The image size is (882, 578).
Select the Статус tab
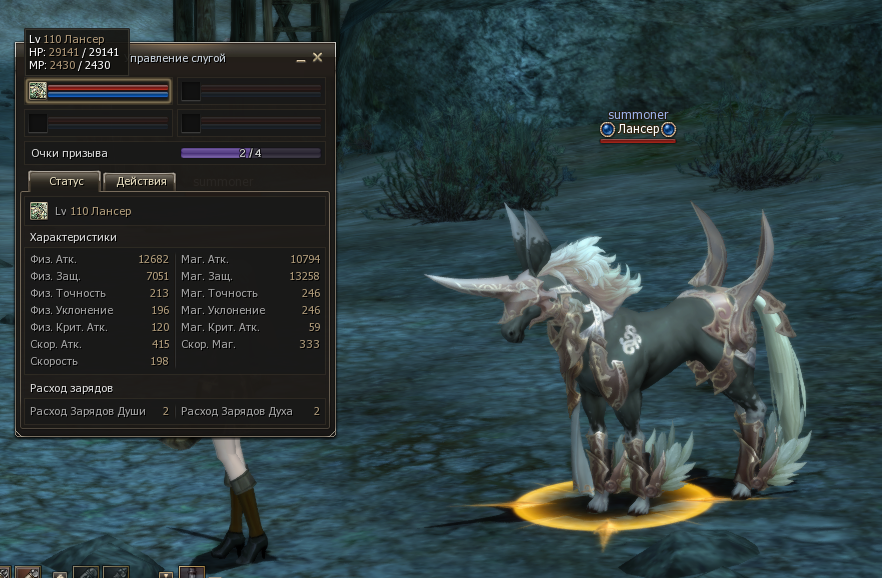tap(65, 181)
